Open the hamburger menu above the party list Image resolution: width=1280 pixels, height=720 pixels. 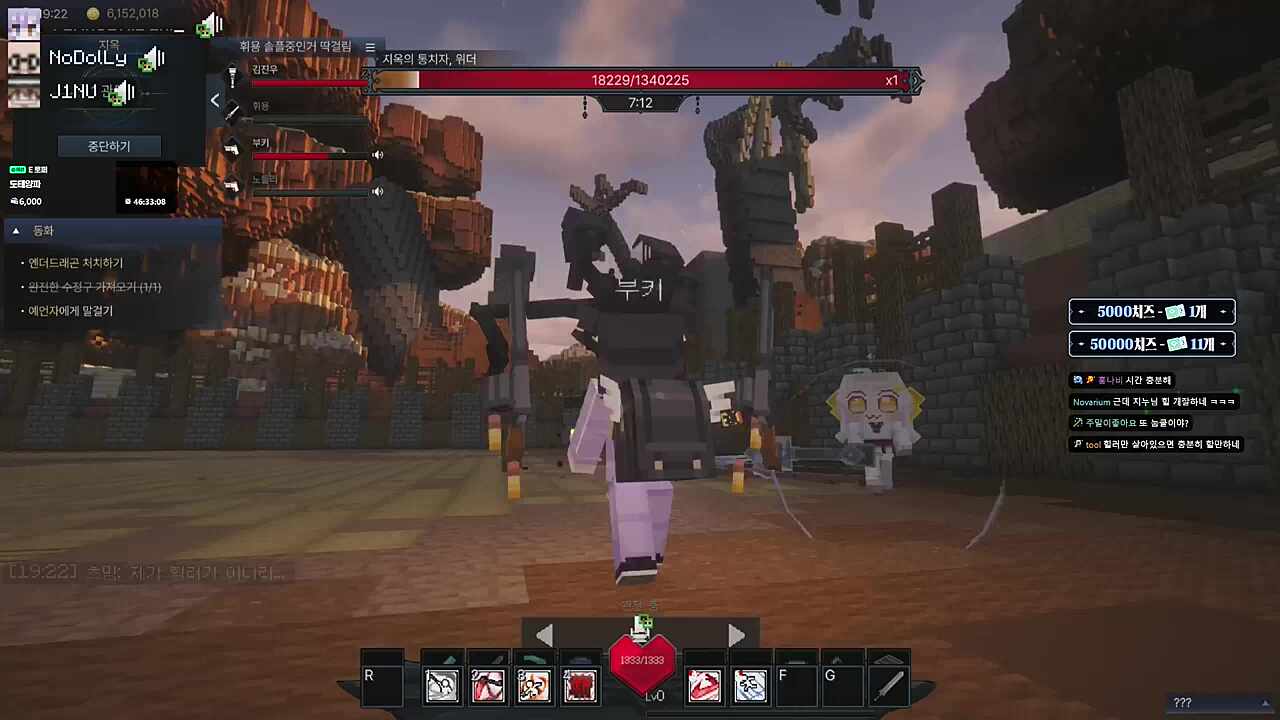coord(370,47)
